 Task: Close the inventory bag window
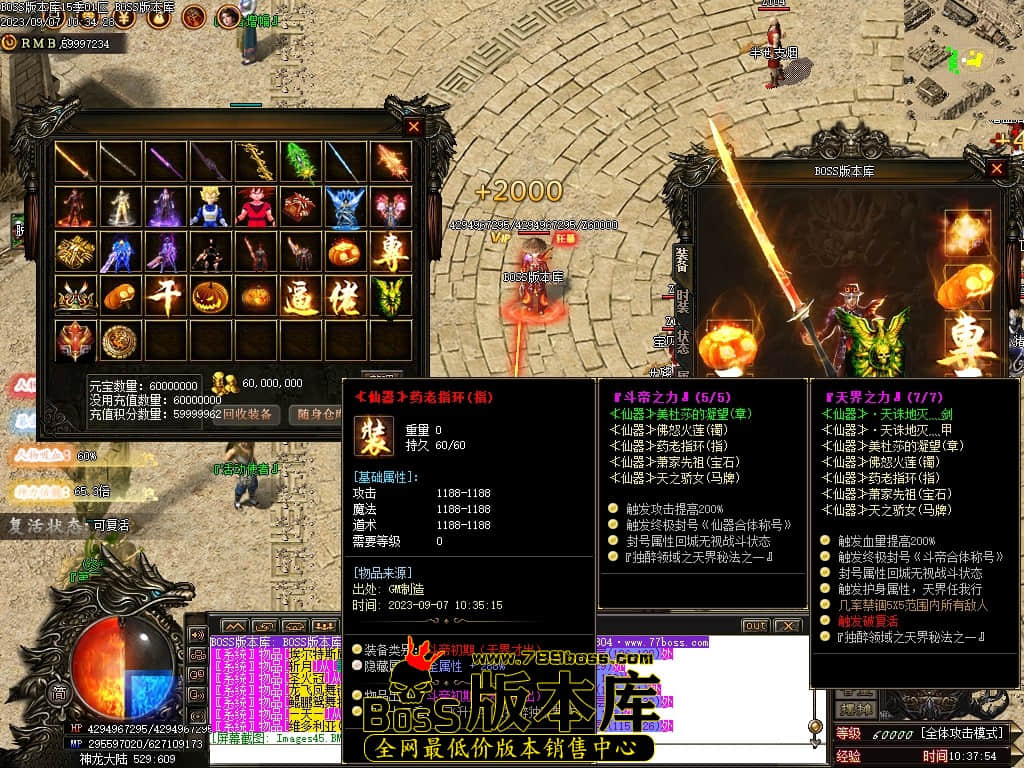point(413,127)
